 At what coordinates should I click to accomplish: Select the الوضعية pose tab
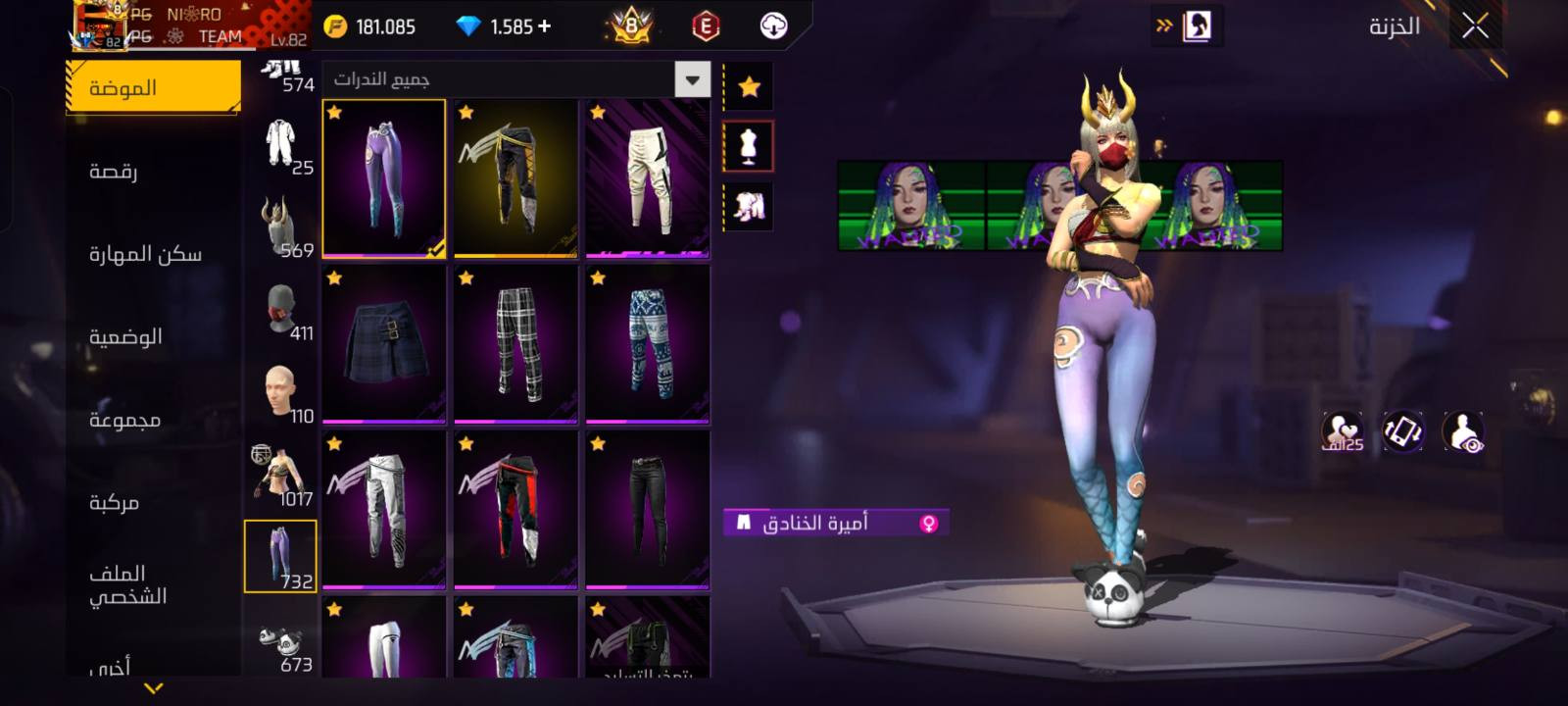tap(125, 336)
